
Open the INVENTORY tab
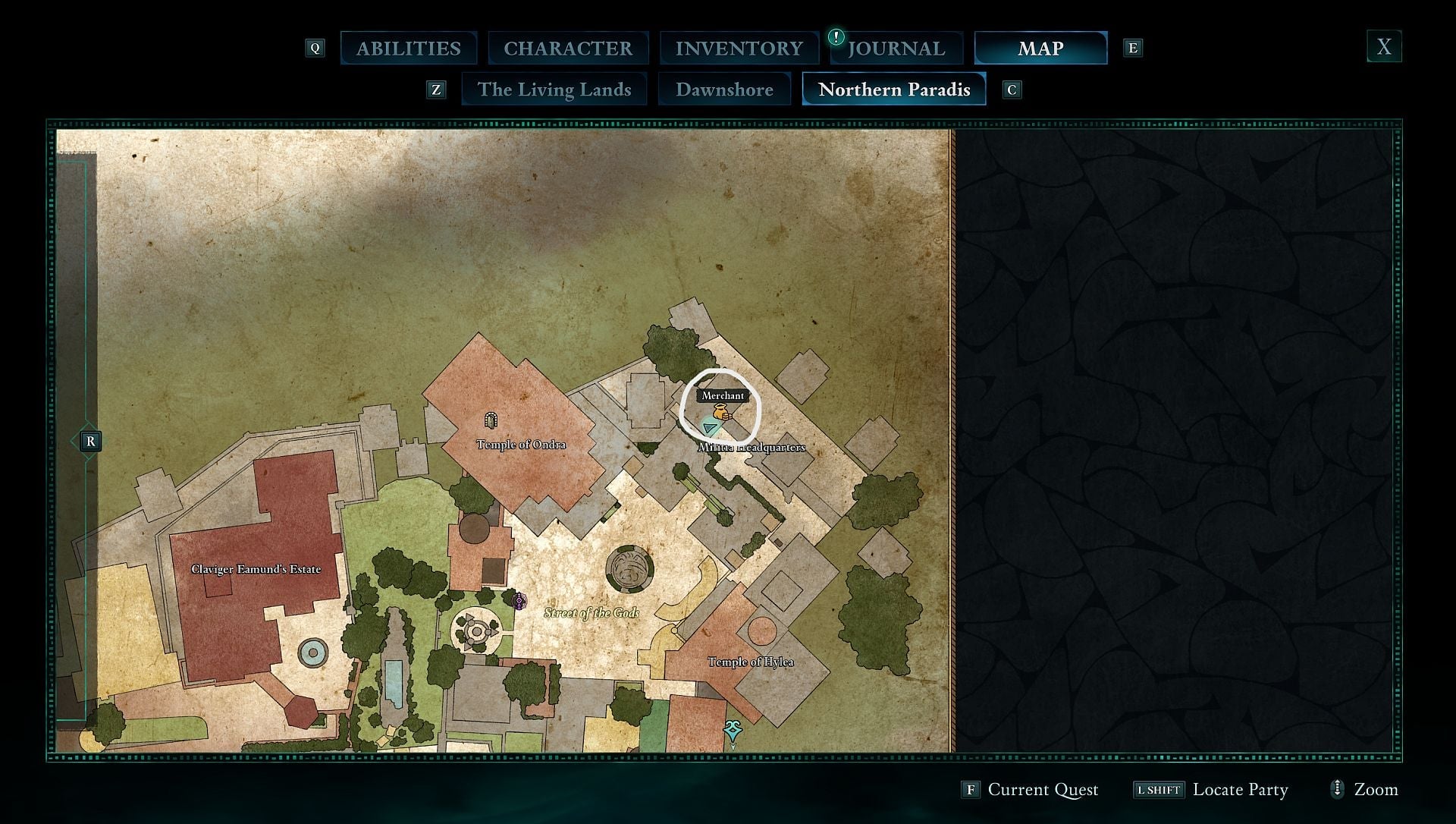(x=739, y=47)
